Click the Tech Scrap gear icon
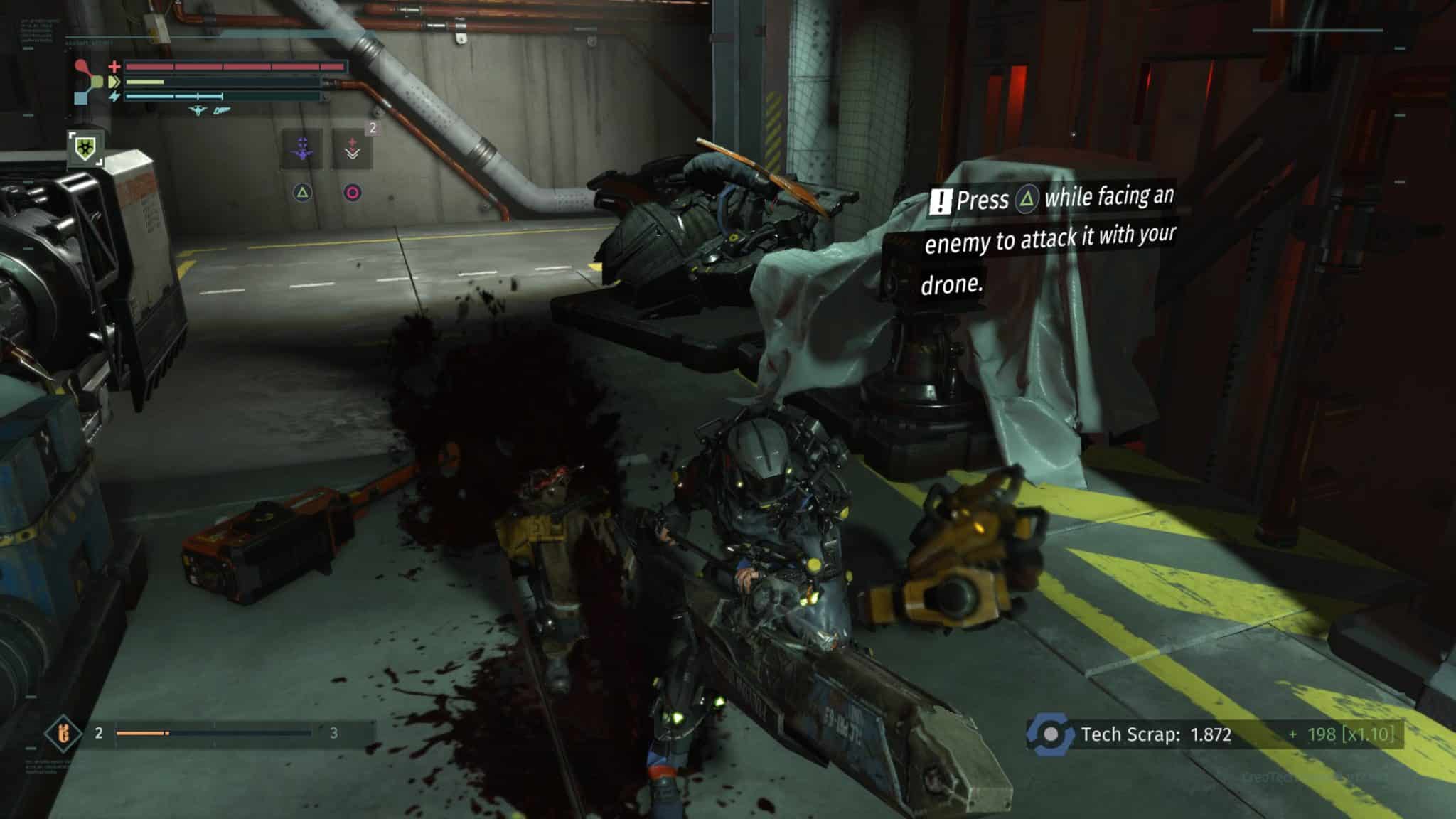Screen dimensions: 1456x819 1050,734
